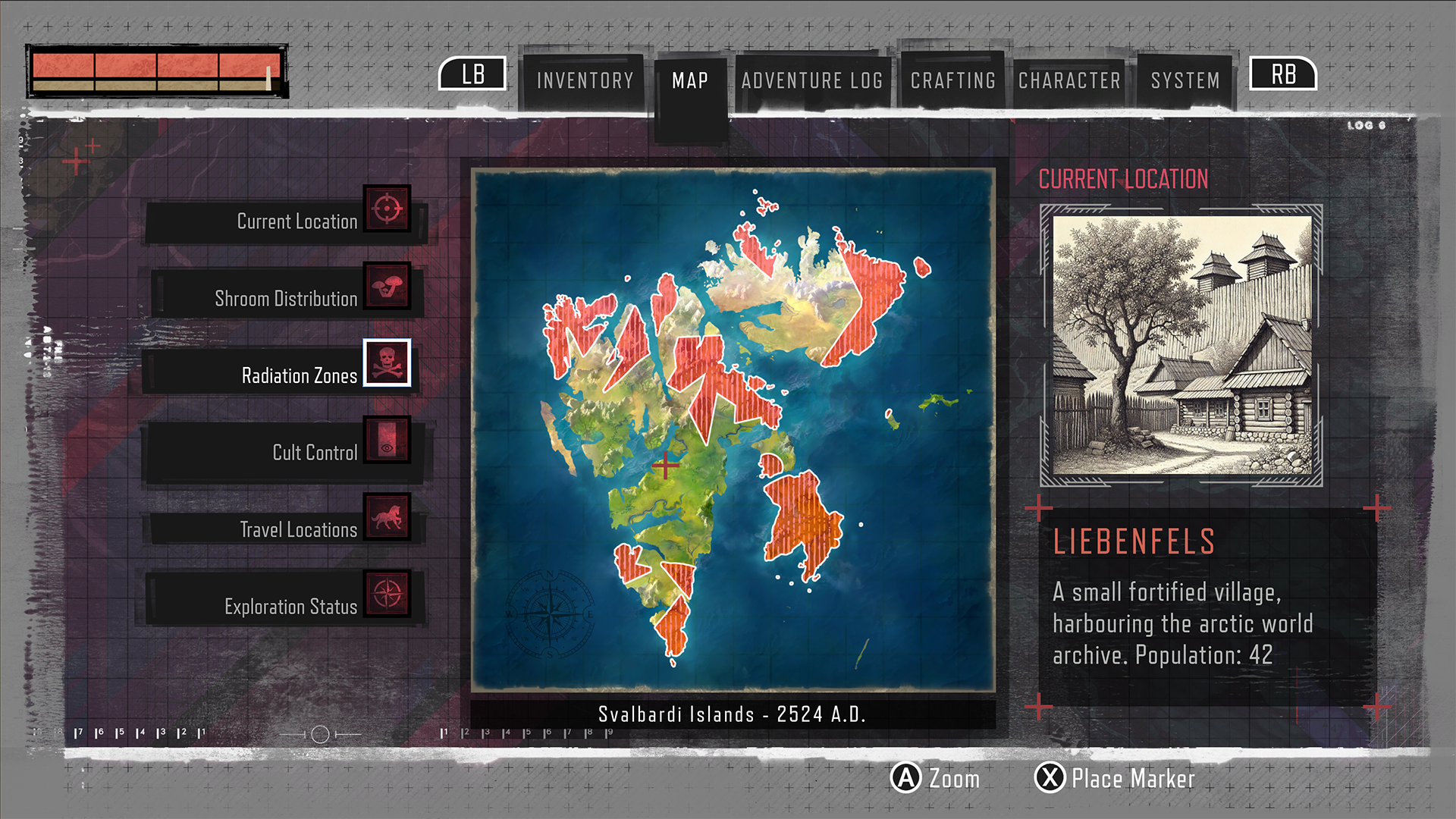Open the Crafting tab

tap(953, 80)
